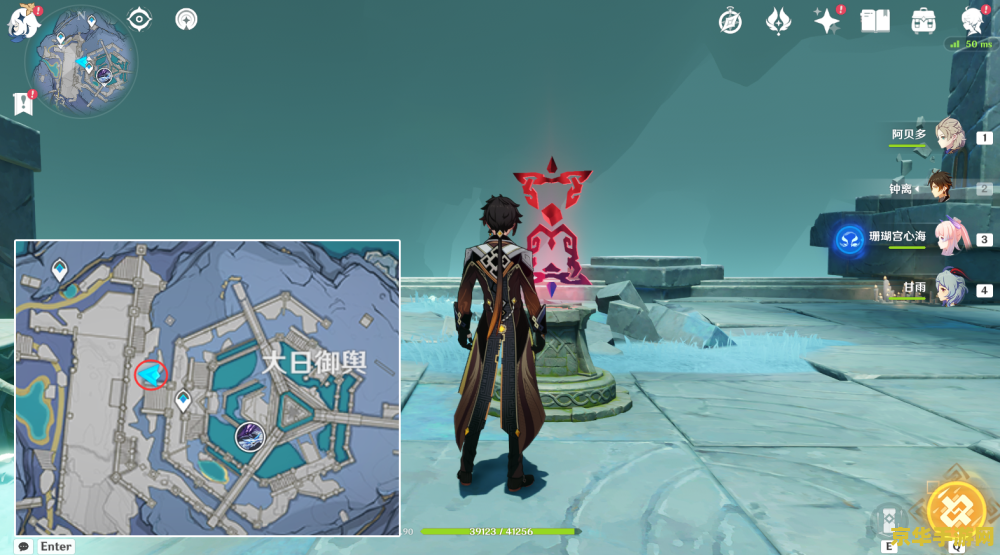Switch to party member 珊瑚宫心海
This screenshot has height=555, width=1000.
point(948,238)
